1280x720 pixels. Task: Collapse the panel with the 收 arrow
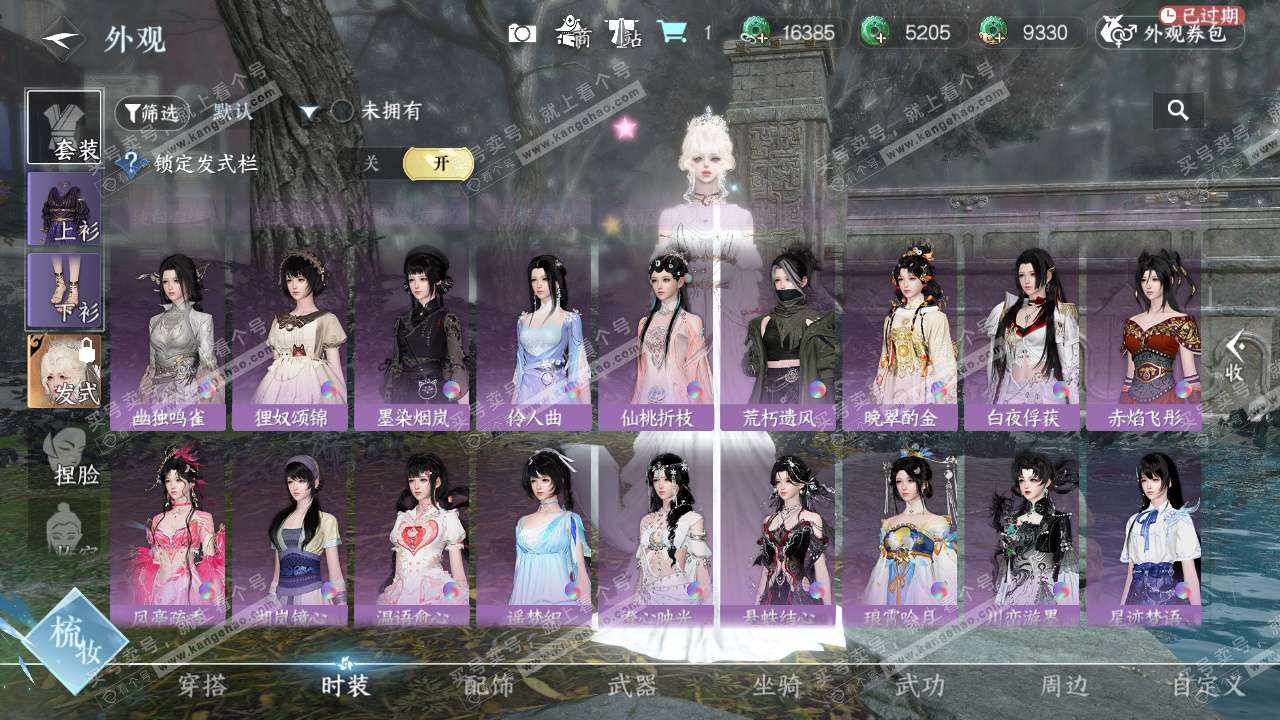1236,356
